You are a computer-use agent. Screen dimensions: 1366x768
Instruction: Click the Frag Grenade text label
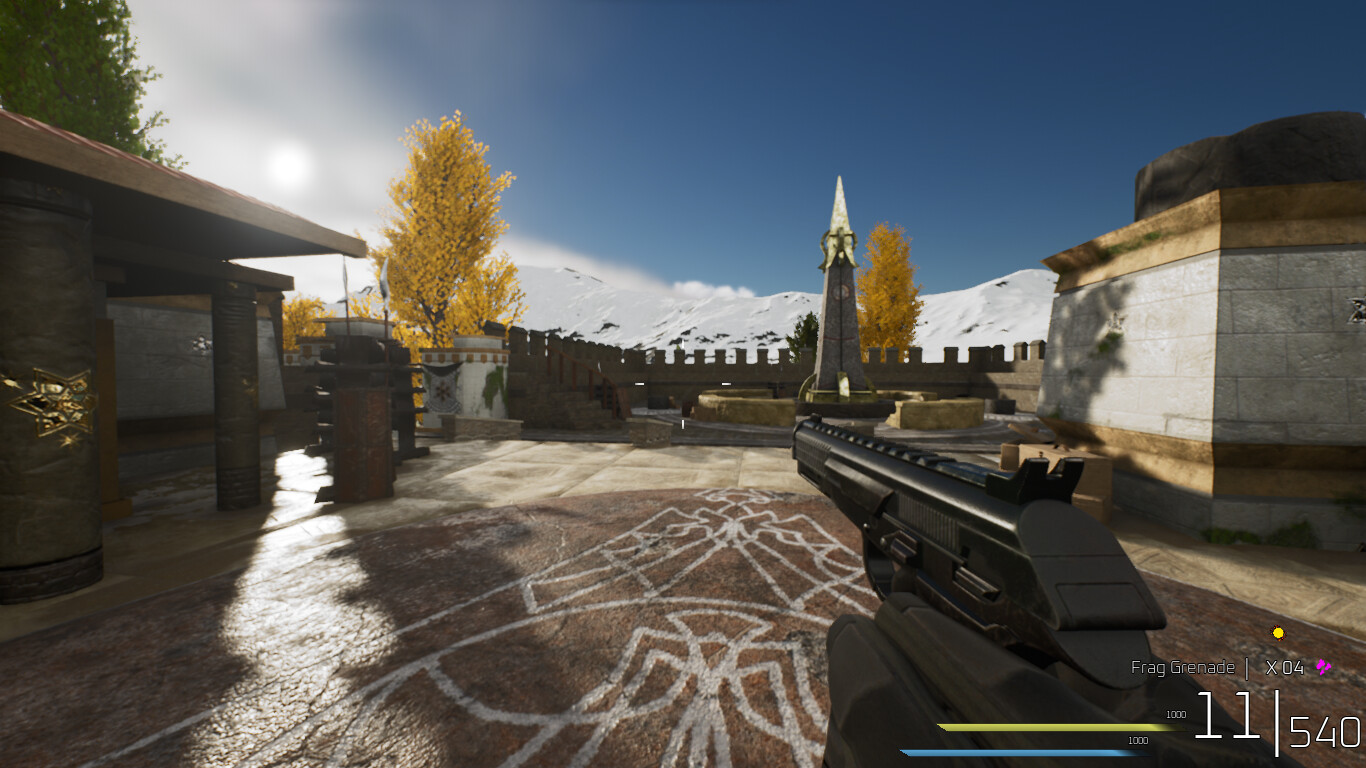[1183, 667]
